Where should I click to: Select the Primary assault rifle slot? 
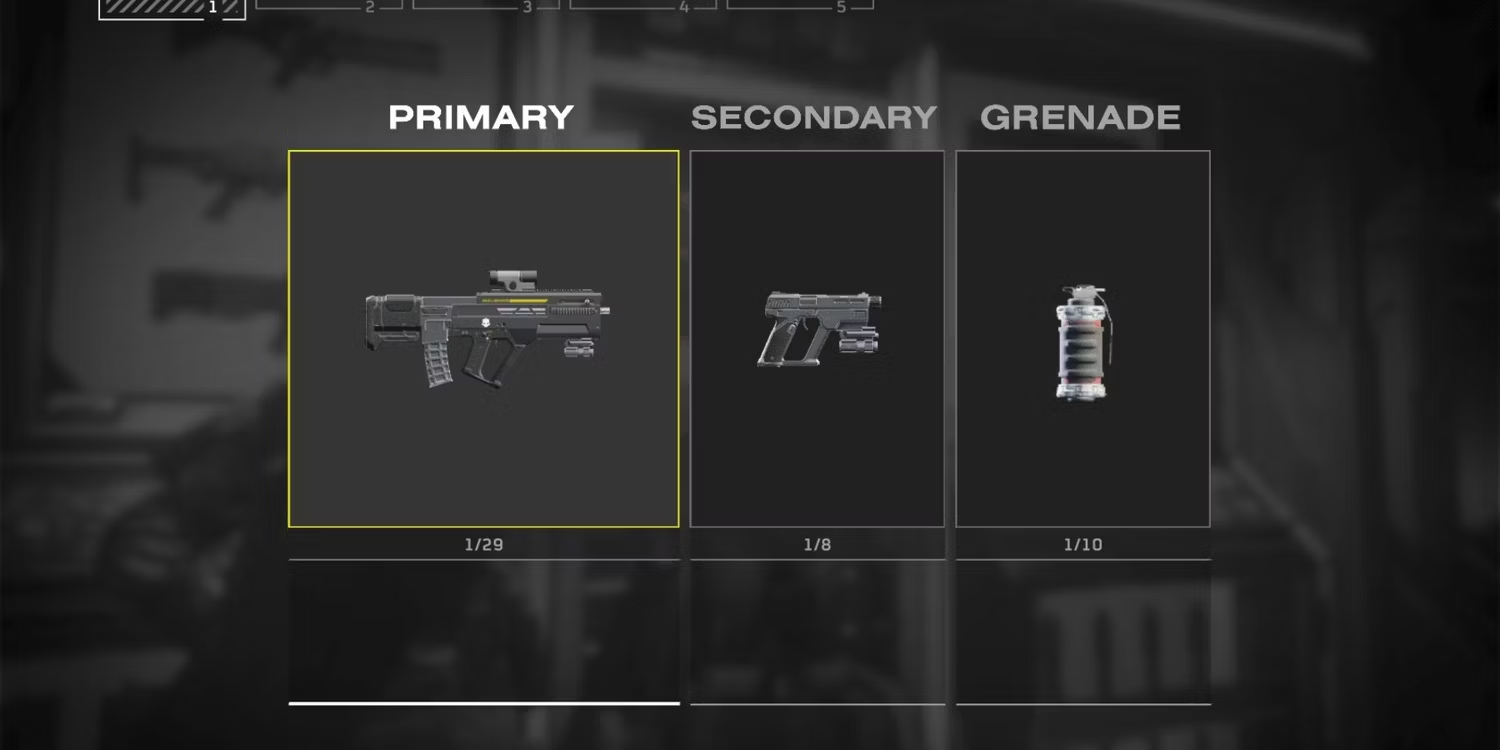(483, 339)
